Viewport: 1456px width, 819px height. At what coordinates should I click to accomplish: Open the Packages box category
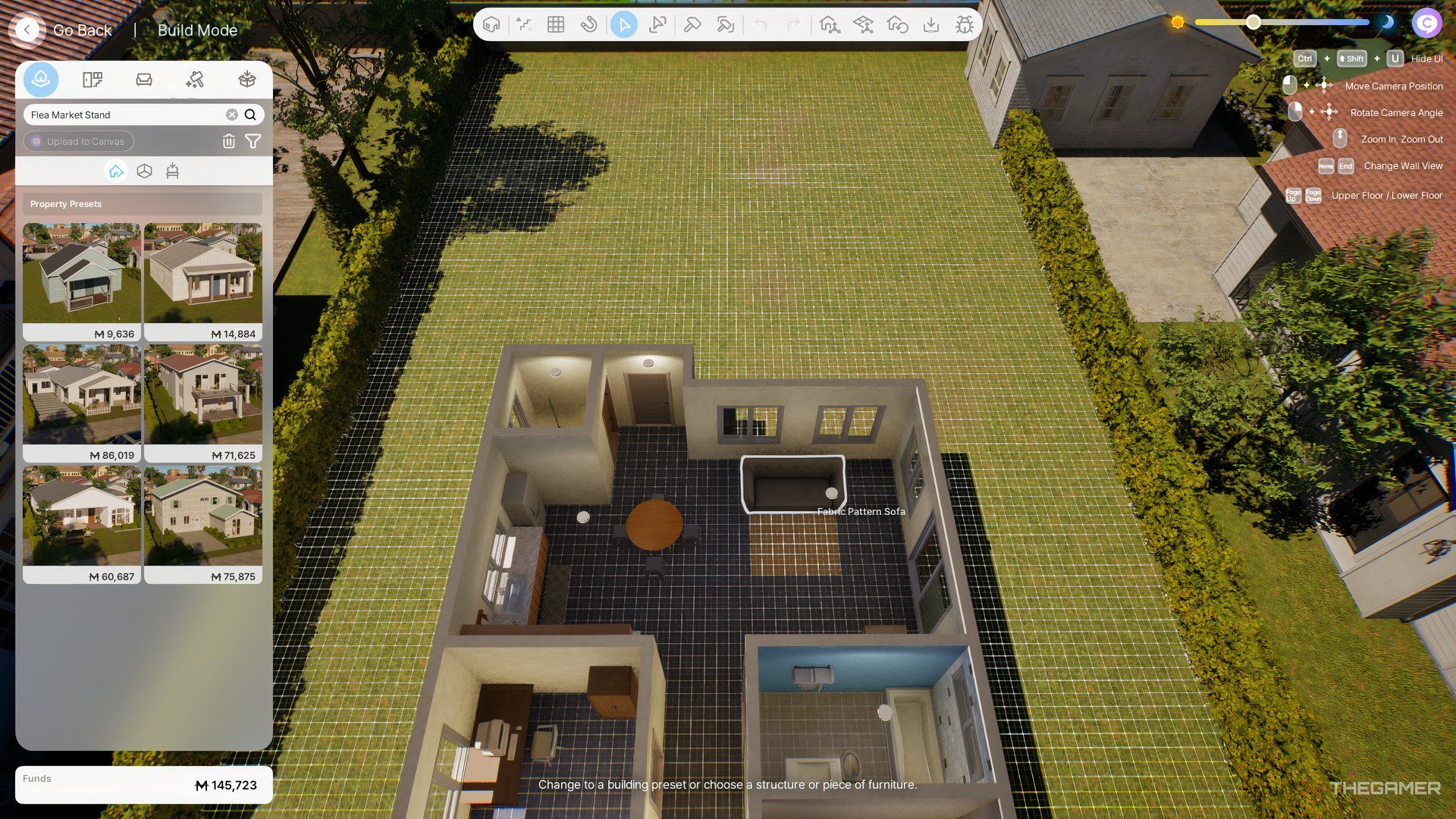[x=246, y=79]
